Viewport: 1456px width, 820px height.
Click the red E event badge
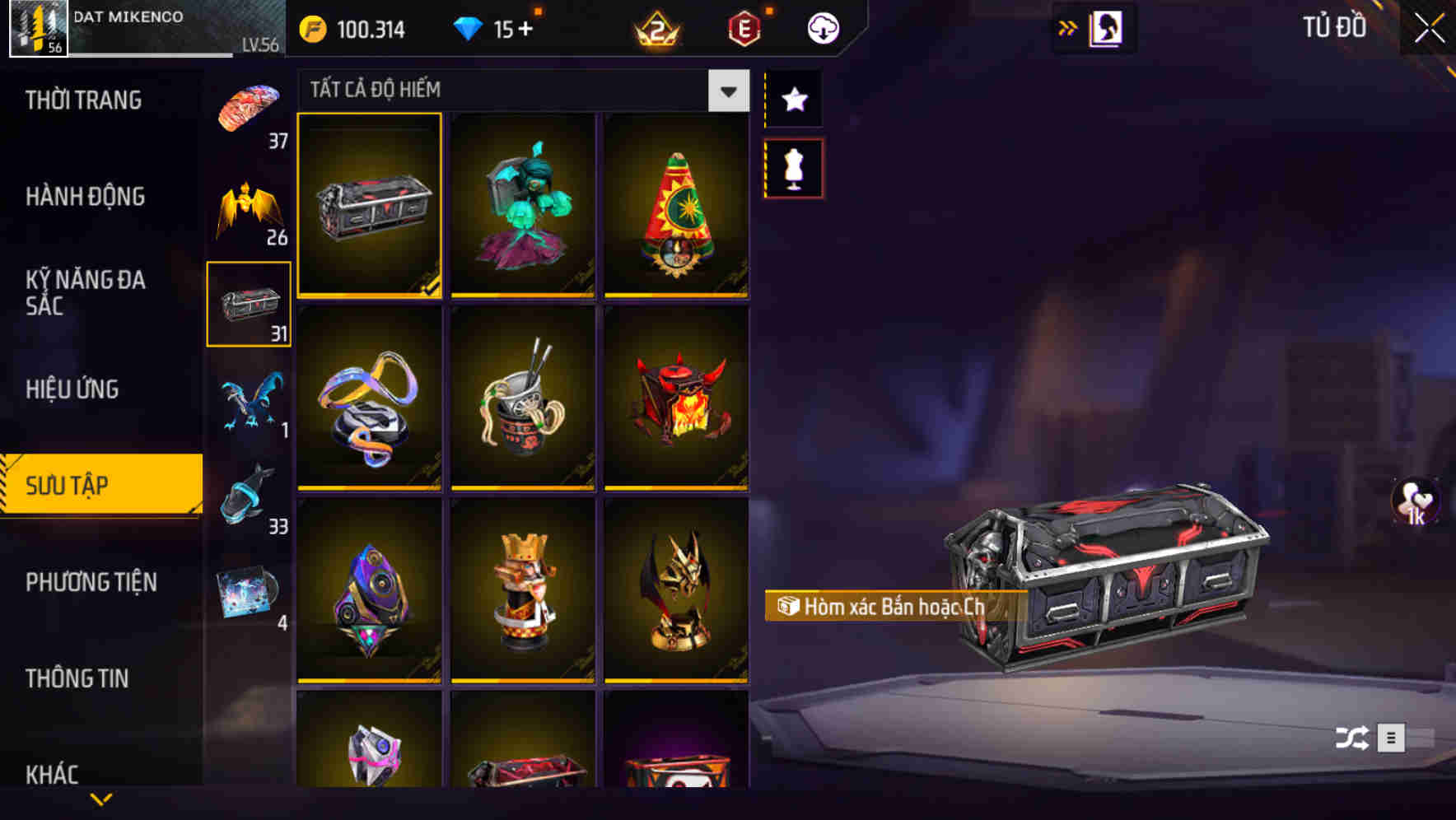pos(745,28)
